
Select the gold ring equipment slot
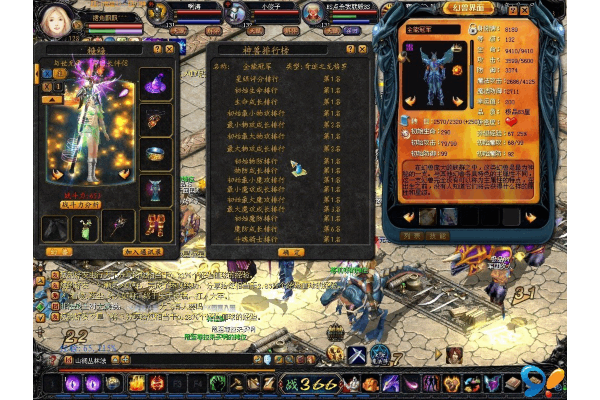(155, 154)
